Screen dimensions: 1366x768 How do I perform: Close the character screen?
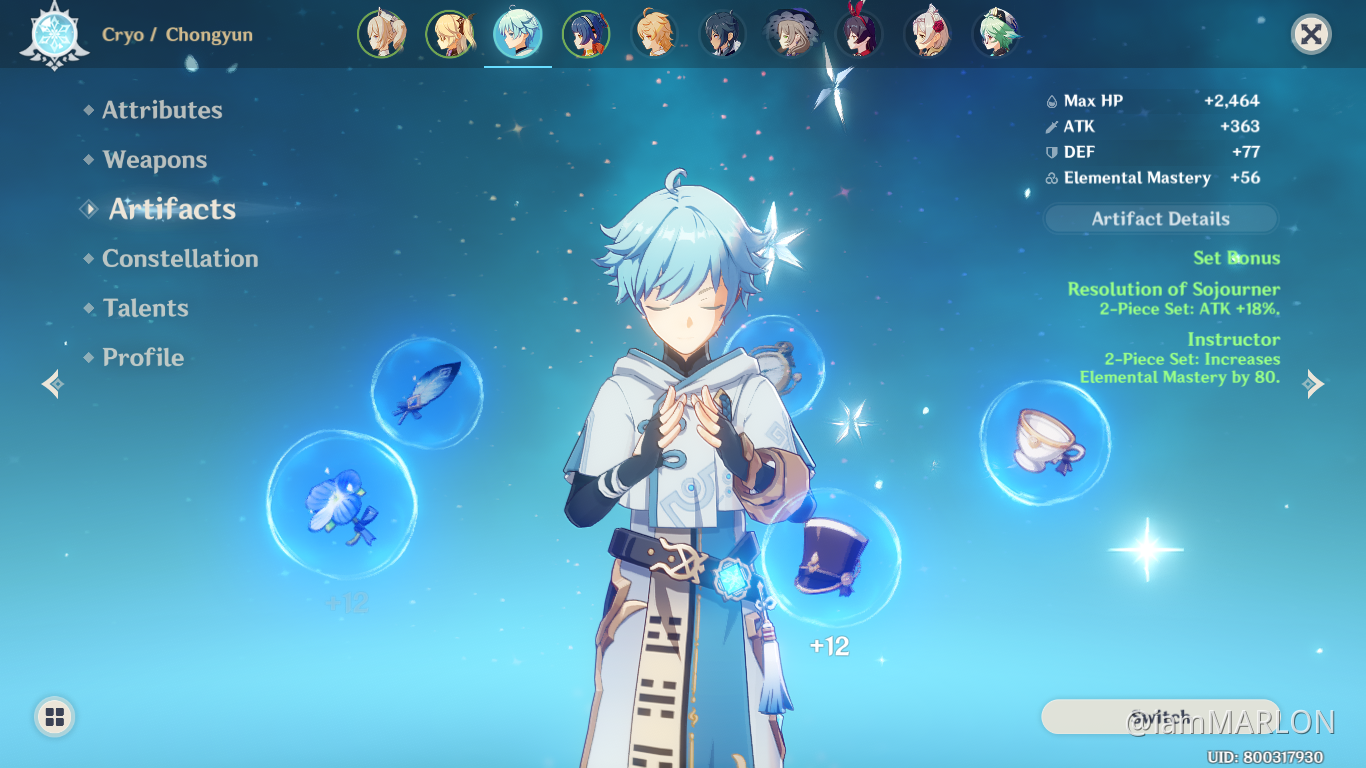click(x=1310, y=35)
